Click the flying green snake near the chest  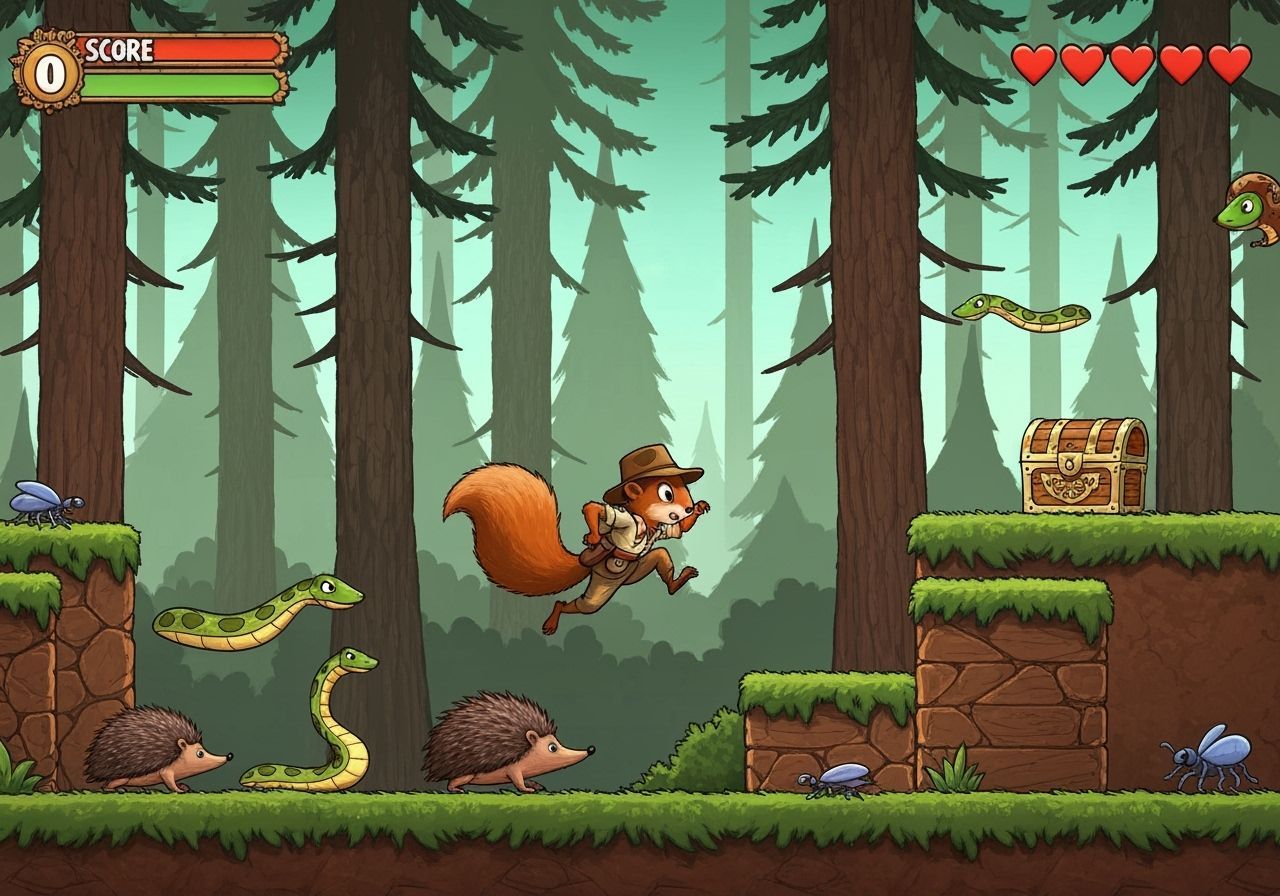coord(1020,315)
